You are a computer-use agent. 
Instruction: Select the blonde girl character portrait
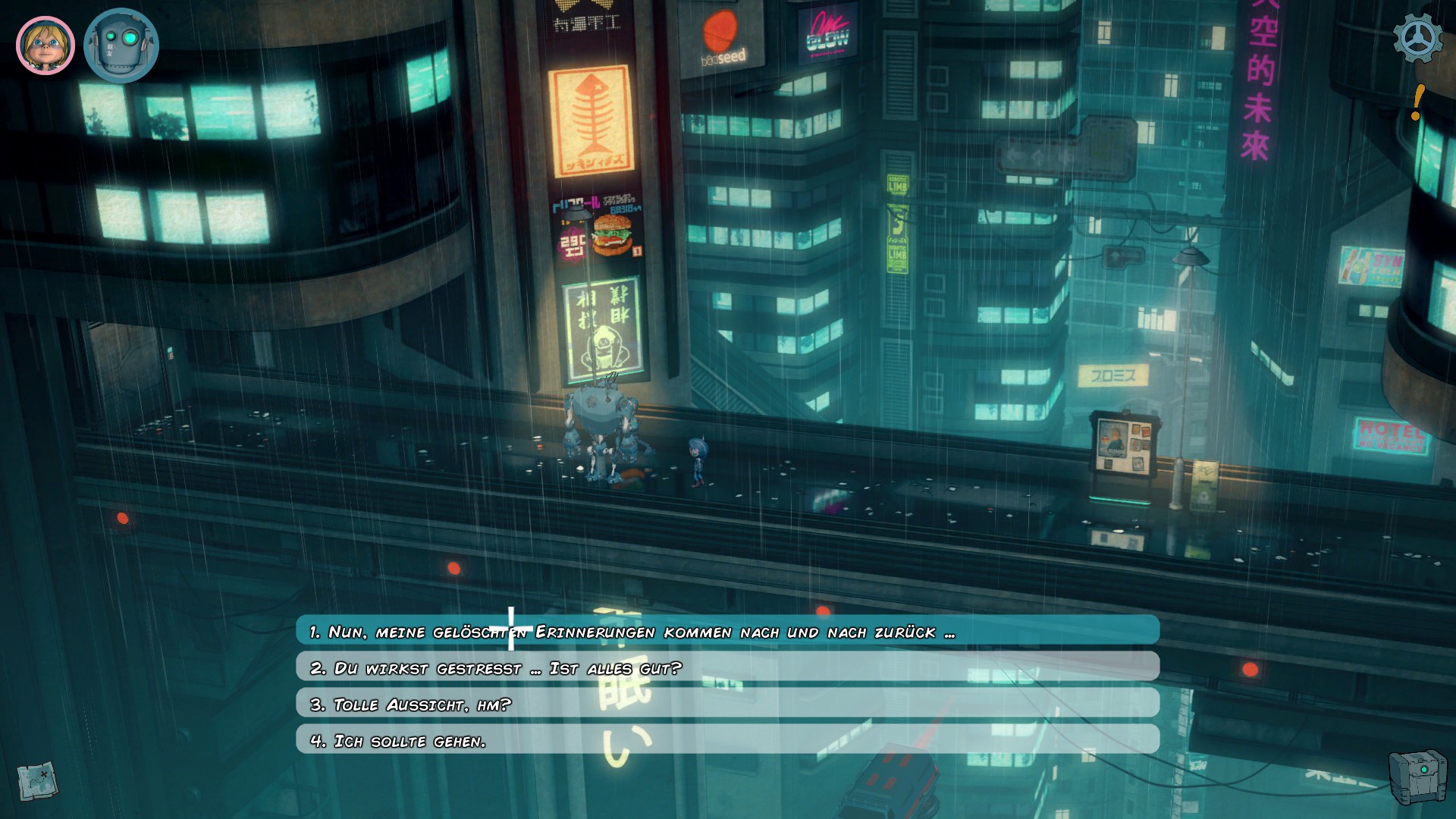[45, 45]
